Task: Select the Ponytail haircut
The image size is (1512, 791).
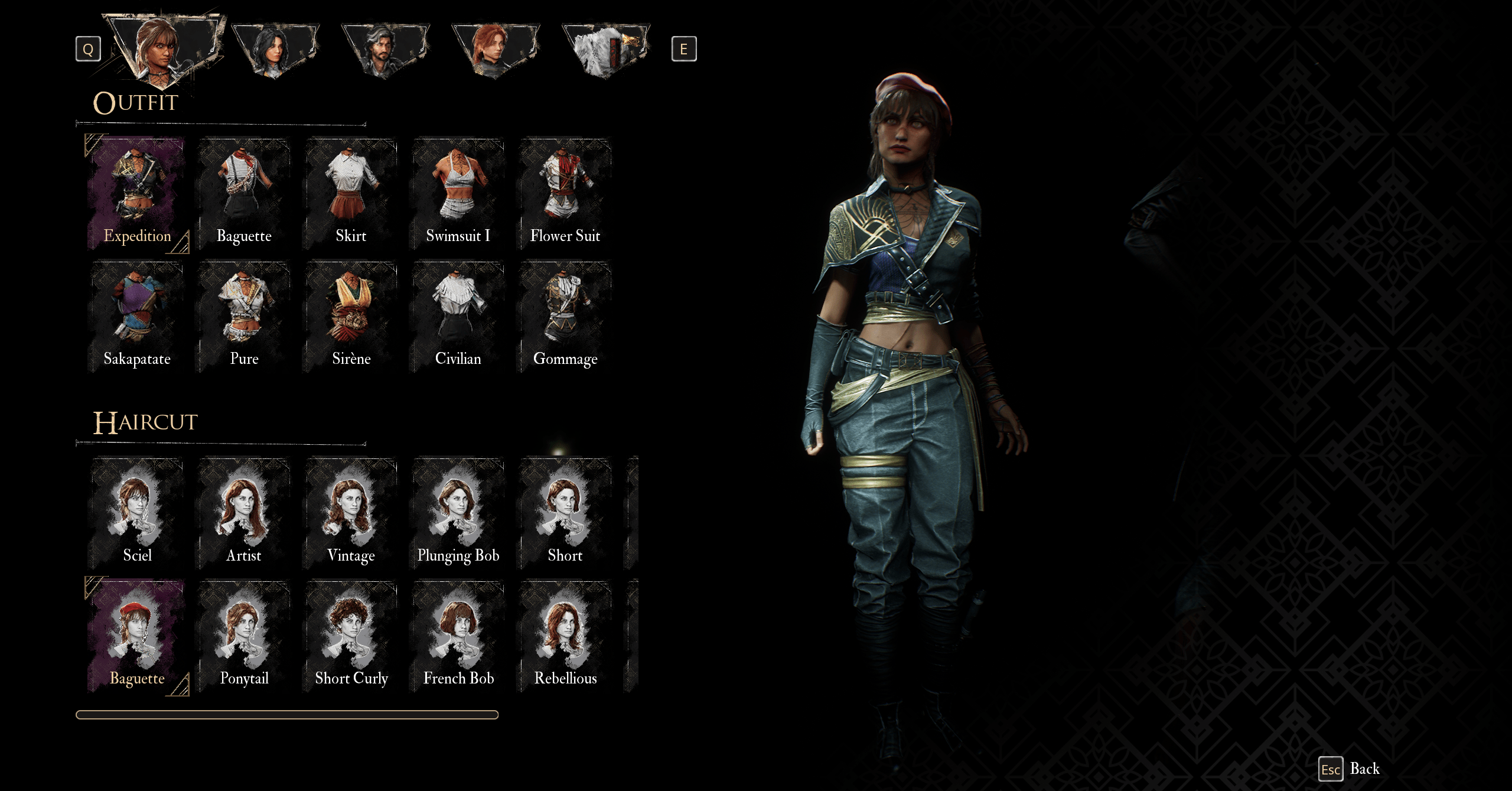Action: (244, 636)
